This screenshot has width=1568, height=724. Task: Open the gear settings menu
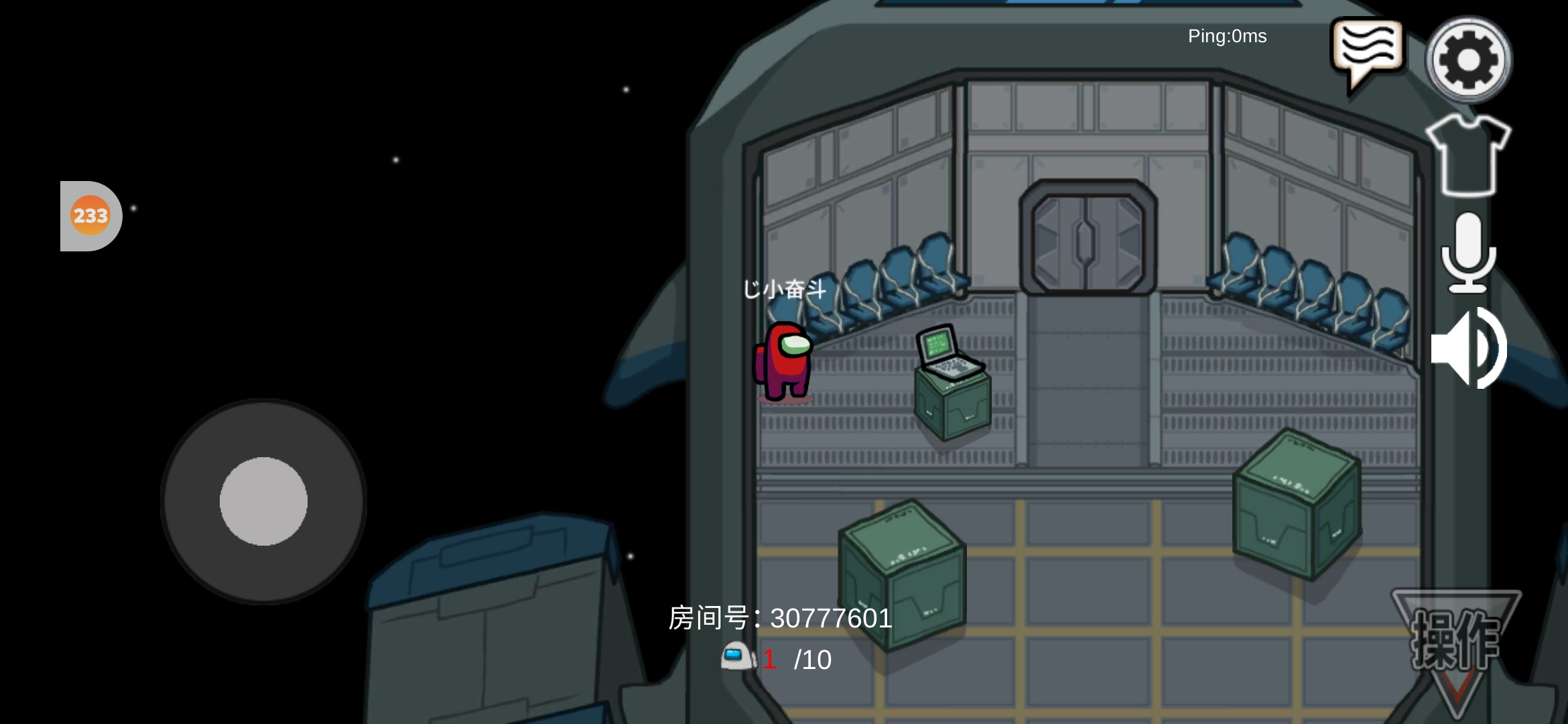click(x=1467, y=59)
